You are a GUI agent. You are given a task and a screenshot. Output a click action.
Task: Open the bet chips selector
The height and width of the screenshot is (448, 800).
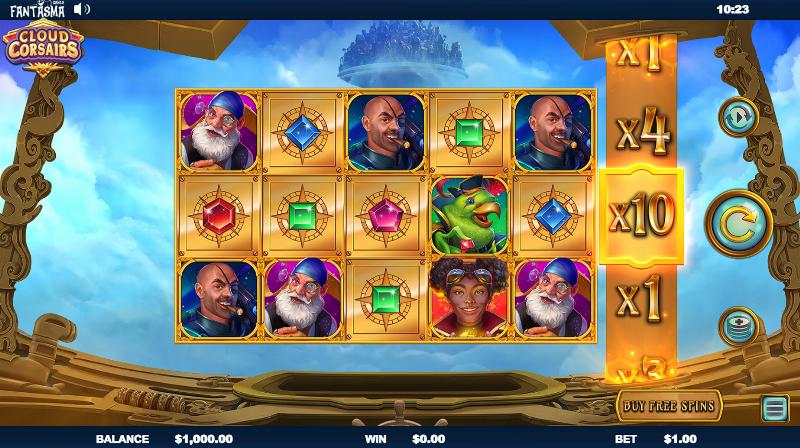point(738,327)
